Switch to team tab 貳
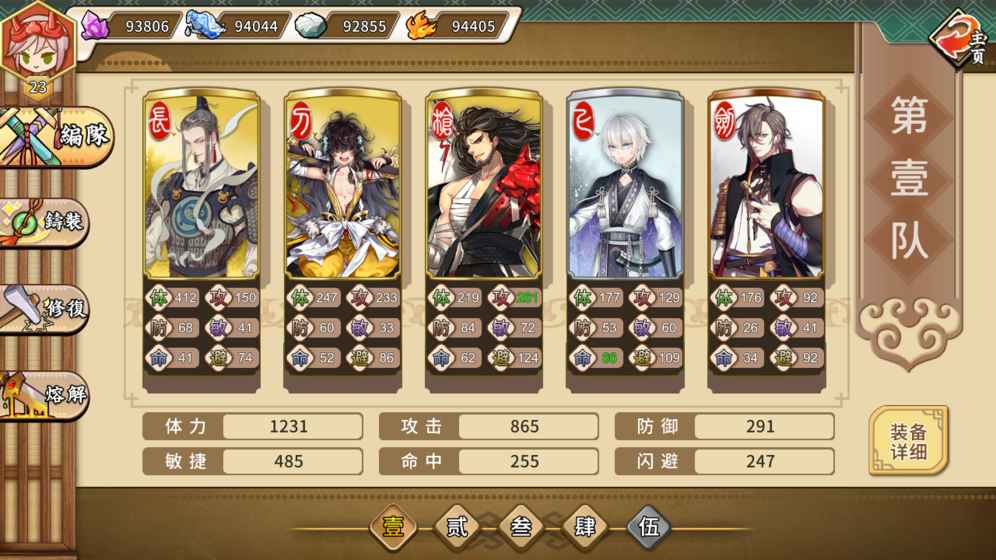The height and width of the screenshot is (560, 996). click(x=457, y=527)
